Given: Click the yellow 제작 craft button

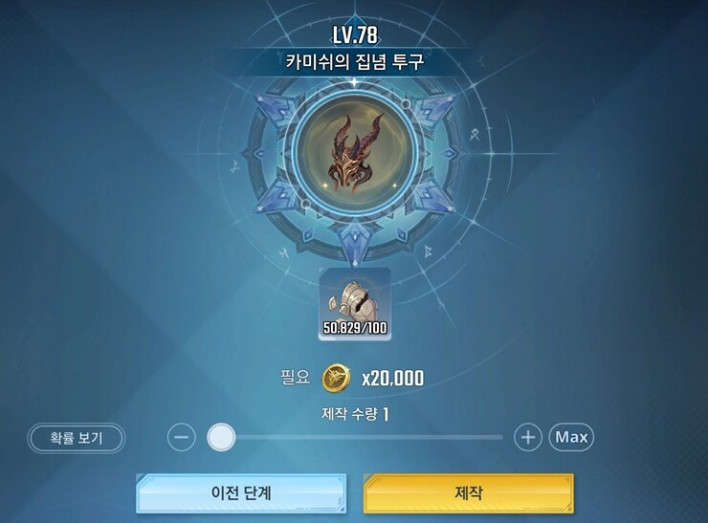Looking at the screenshot, I should click(468, 493).
